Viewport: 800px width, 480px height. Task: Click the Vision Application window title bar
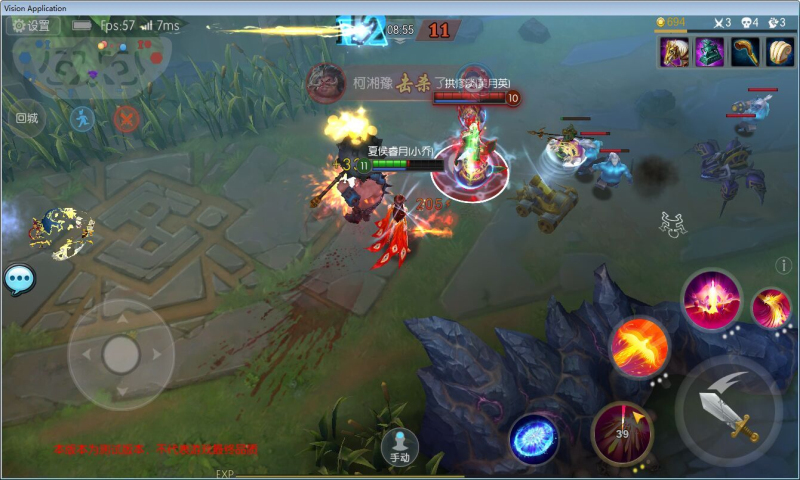[400, 7]
